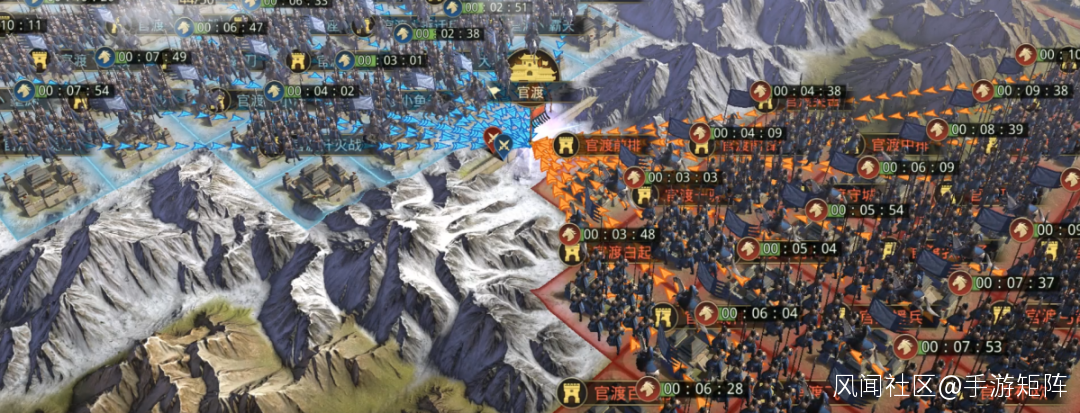Image resolution: width=1080 pixels, height=413 pixels.
Task: Click the army marker timed 00:03:03
Action: (x=634, y=177)
